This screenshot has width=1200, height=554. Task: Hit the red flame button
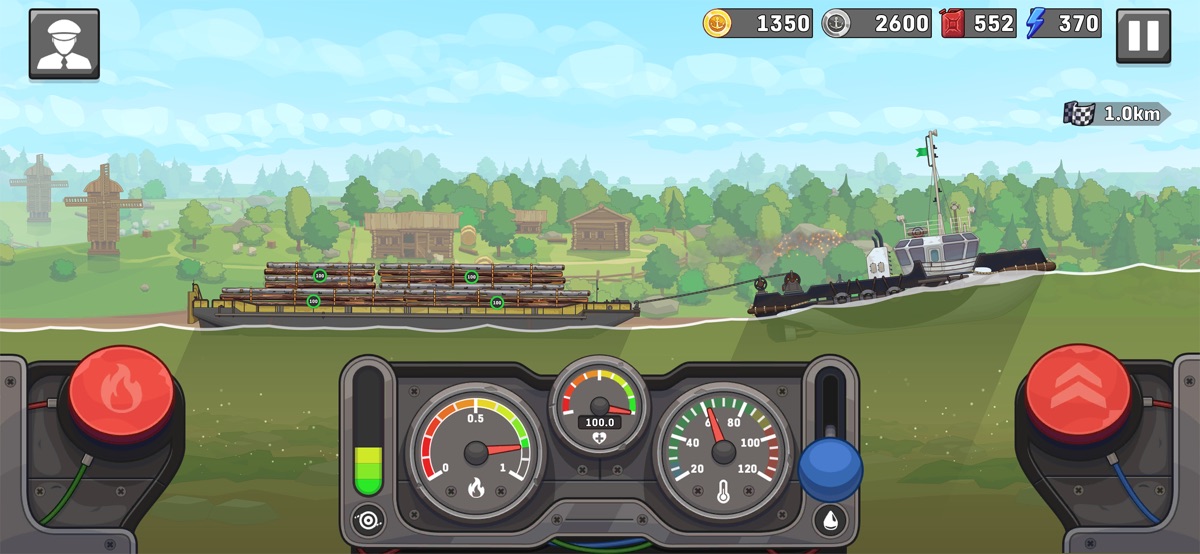121,391
